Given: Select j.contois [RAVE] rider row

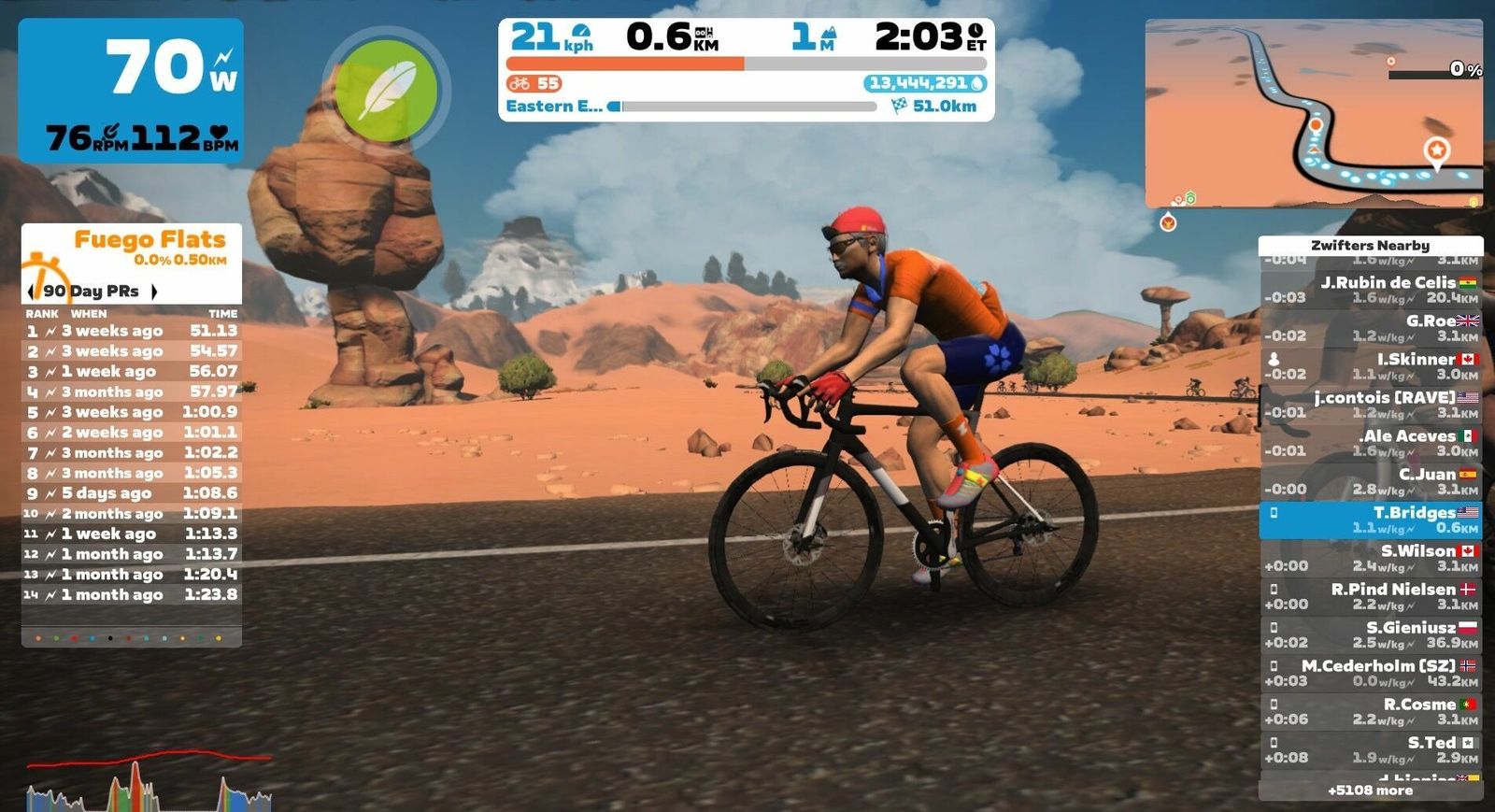Looking at the screenshot, I should coord(1371,405).
